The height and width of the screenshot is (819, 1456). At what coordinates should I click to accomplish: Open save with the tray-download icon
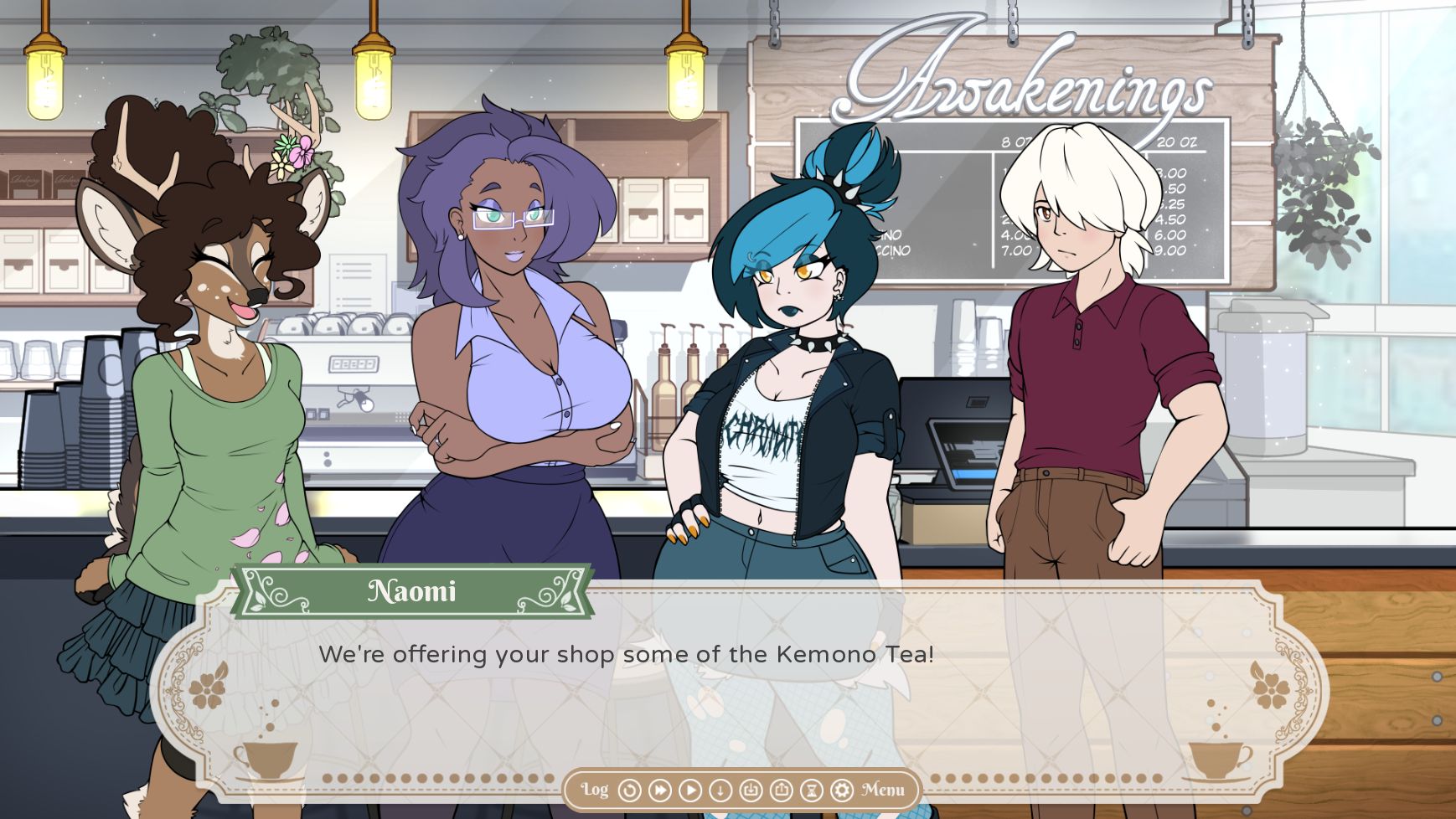click(x=751, y=790)
